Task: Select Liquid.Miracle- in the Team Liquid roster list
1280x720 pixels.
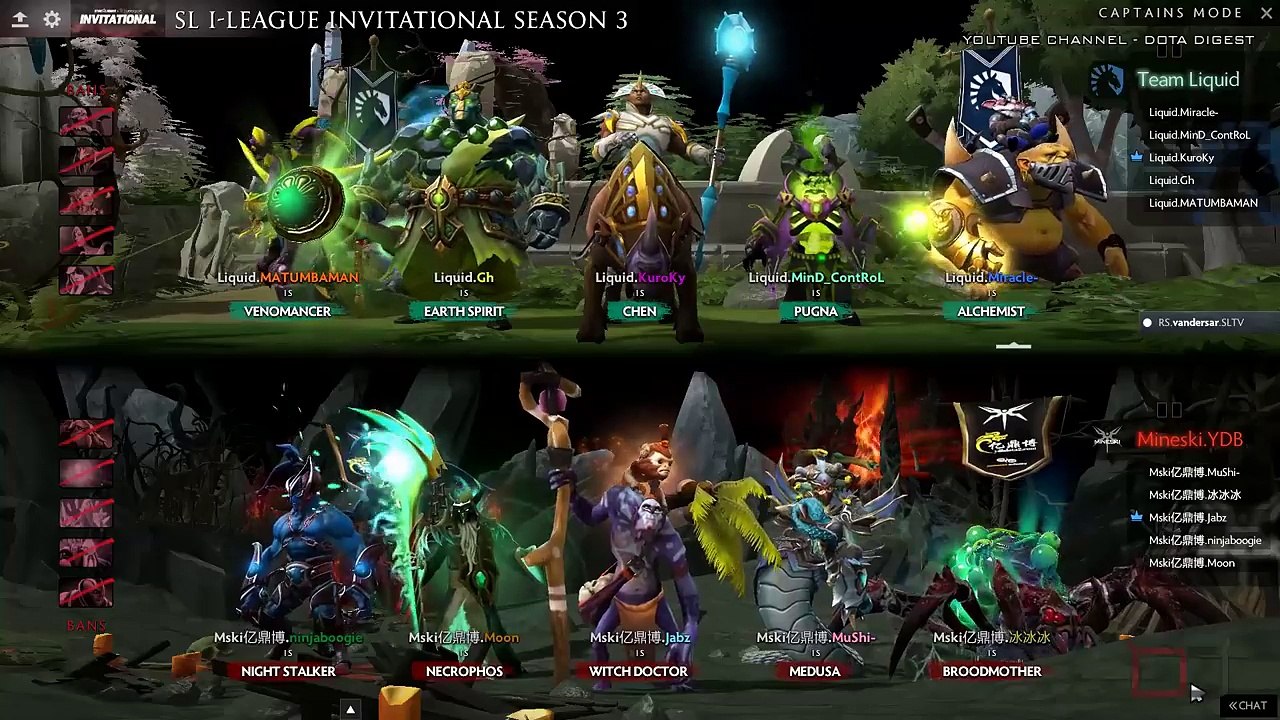Action: pyautogui.click(x=1183, y=112)
